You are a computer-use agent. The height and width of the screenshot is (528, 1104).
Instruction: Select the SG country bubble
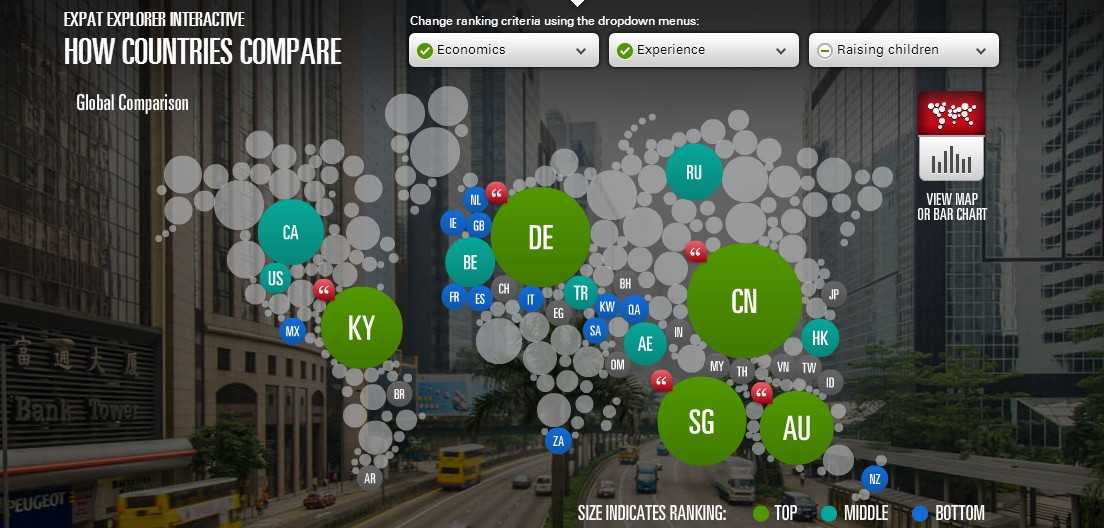[x=701, y=422]
